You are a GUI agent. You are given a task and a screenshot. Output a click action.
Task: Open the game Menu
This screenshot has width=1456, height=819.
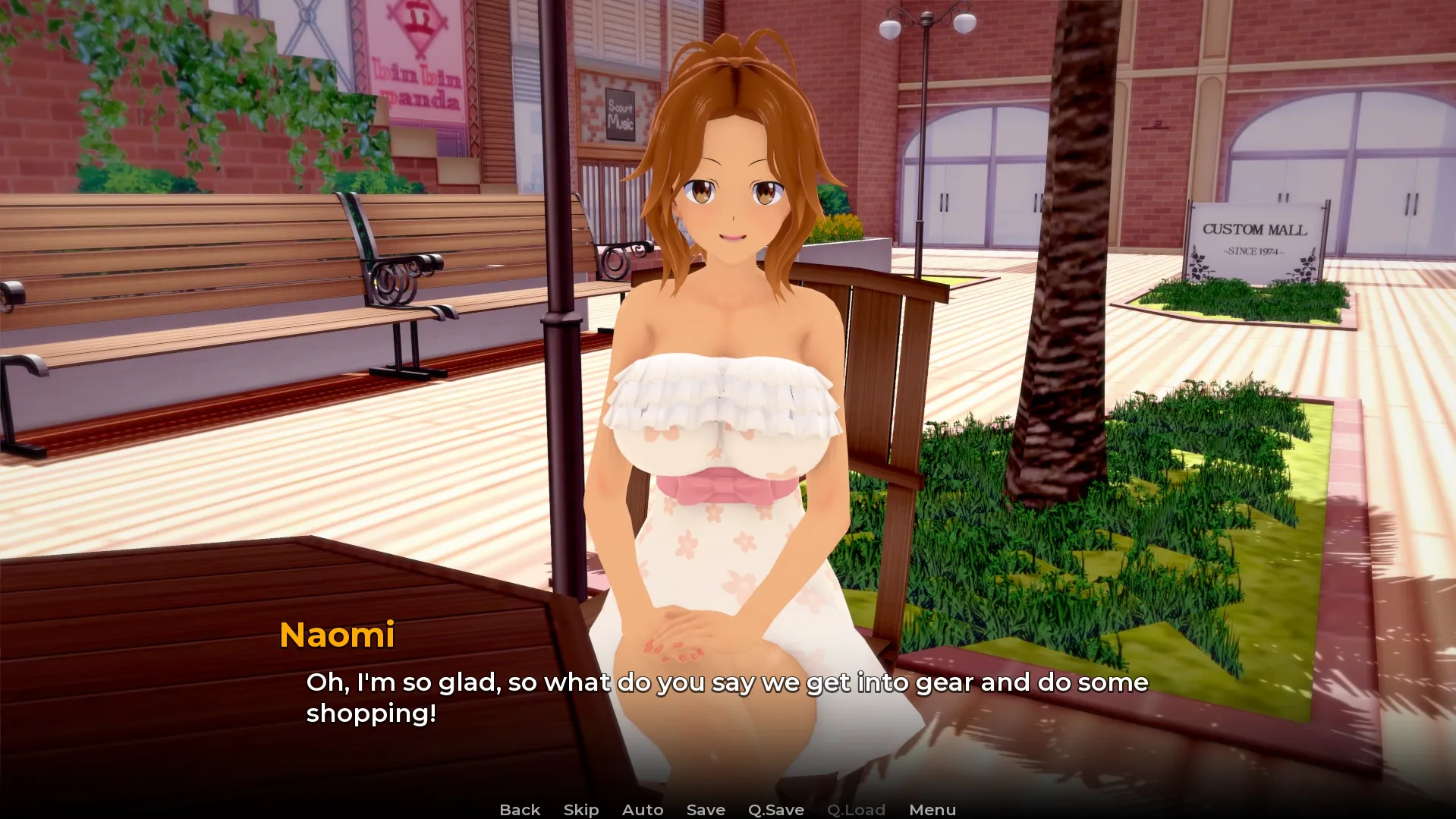932,810
